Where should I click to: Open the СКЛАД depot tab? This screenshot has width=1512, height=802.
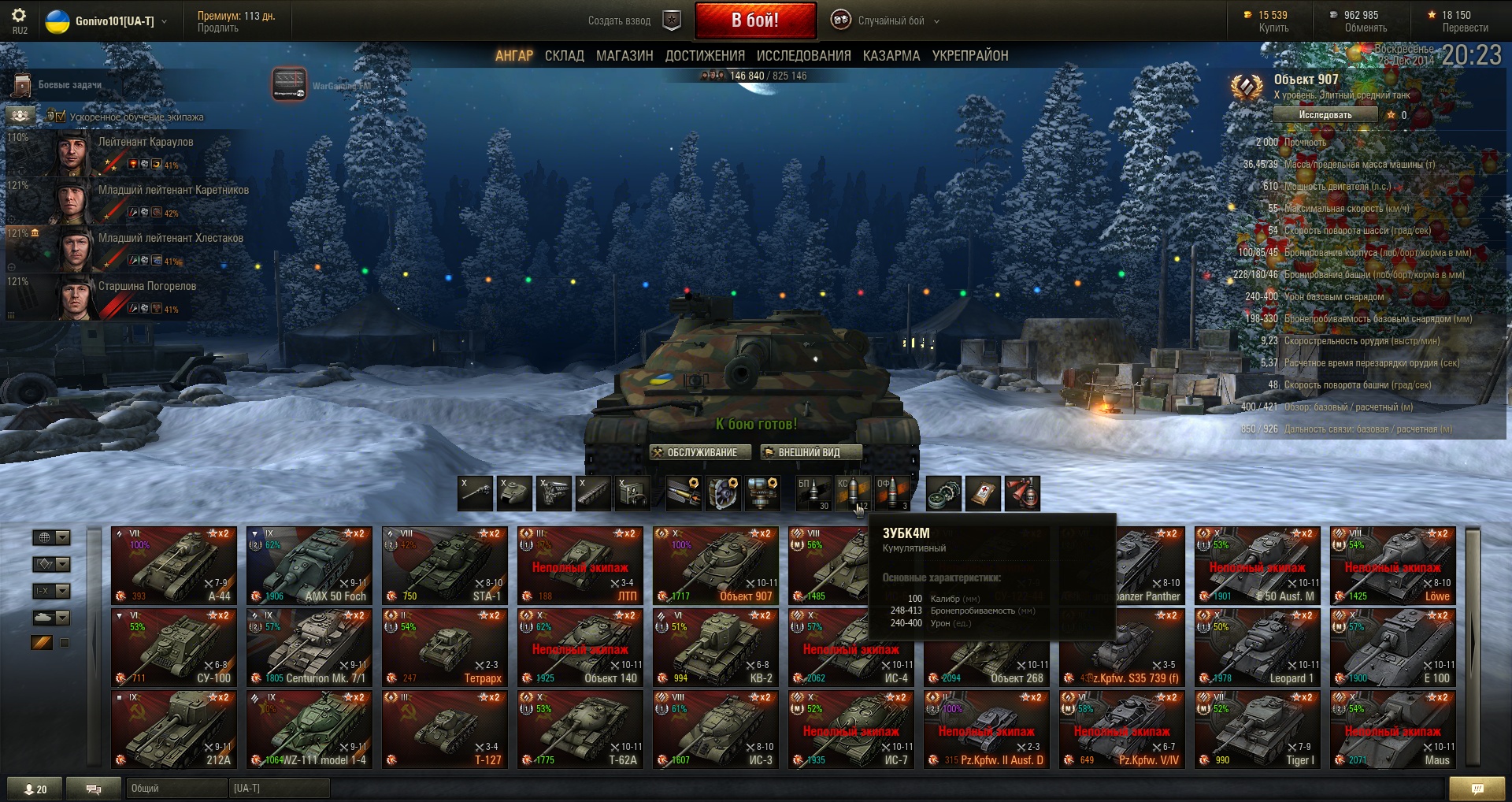(x=564, y=56)
